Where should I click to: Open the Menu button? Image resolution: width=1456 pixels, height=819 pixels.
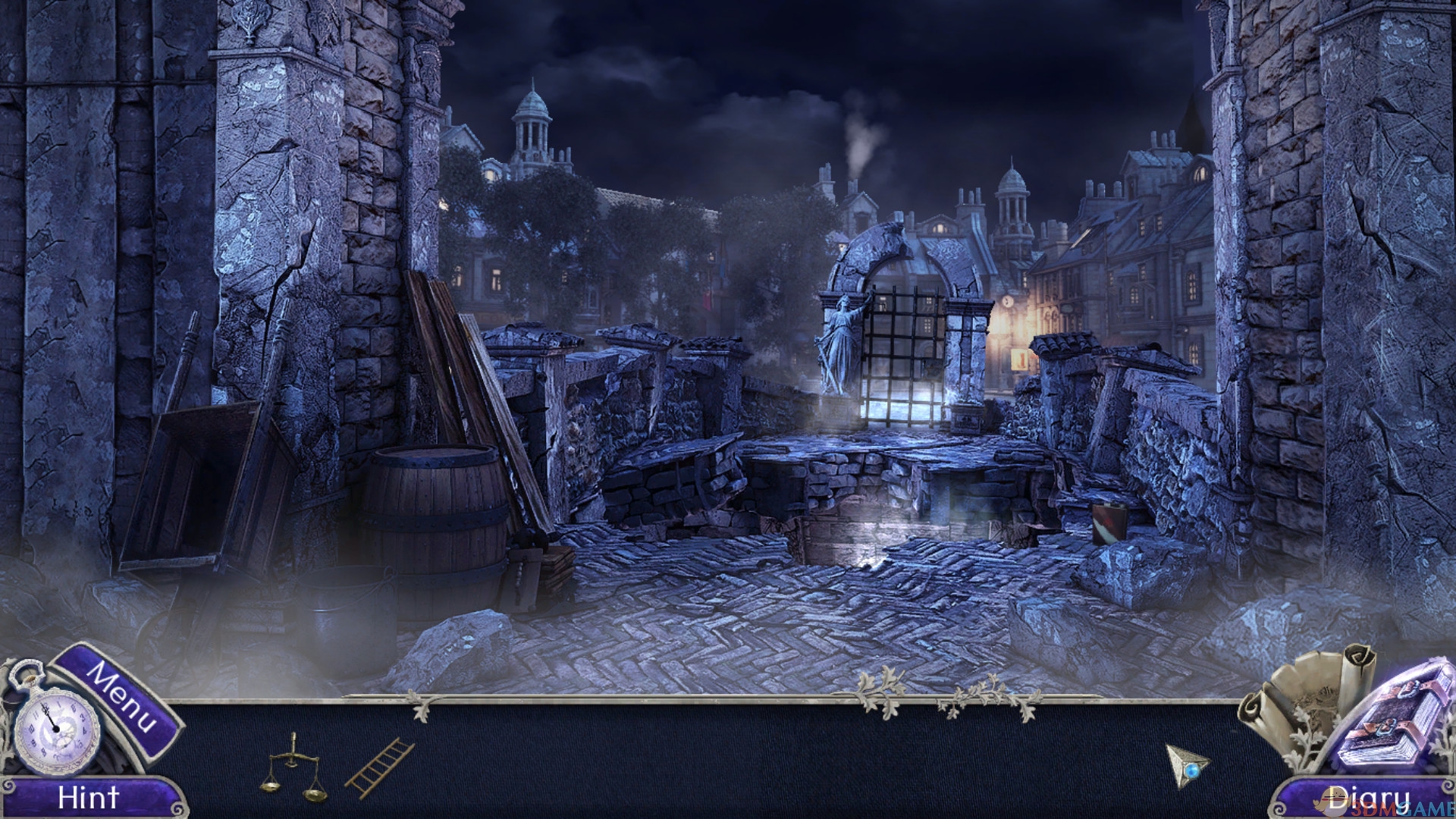[x=123, y=698]
